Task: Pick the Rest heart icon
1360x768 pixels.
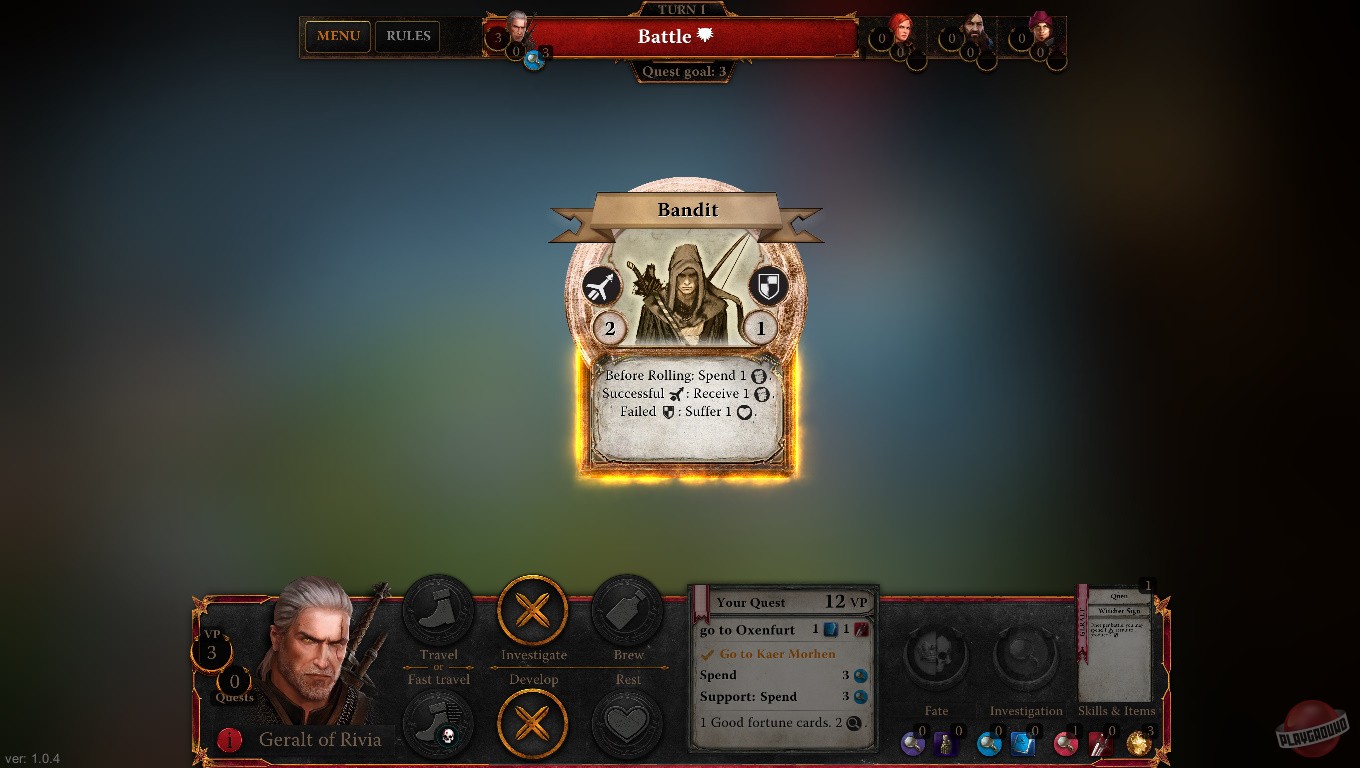Action: 628,724
